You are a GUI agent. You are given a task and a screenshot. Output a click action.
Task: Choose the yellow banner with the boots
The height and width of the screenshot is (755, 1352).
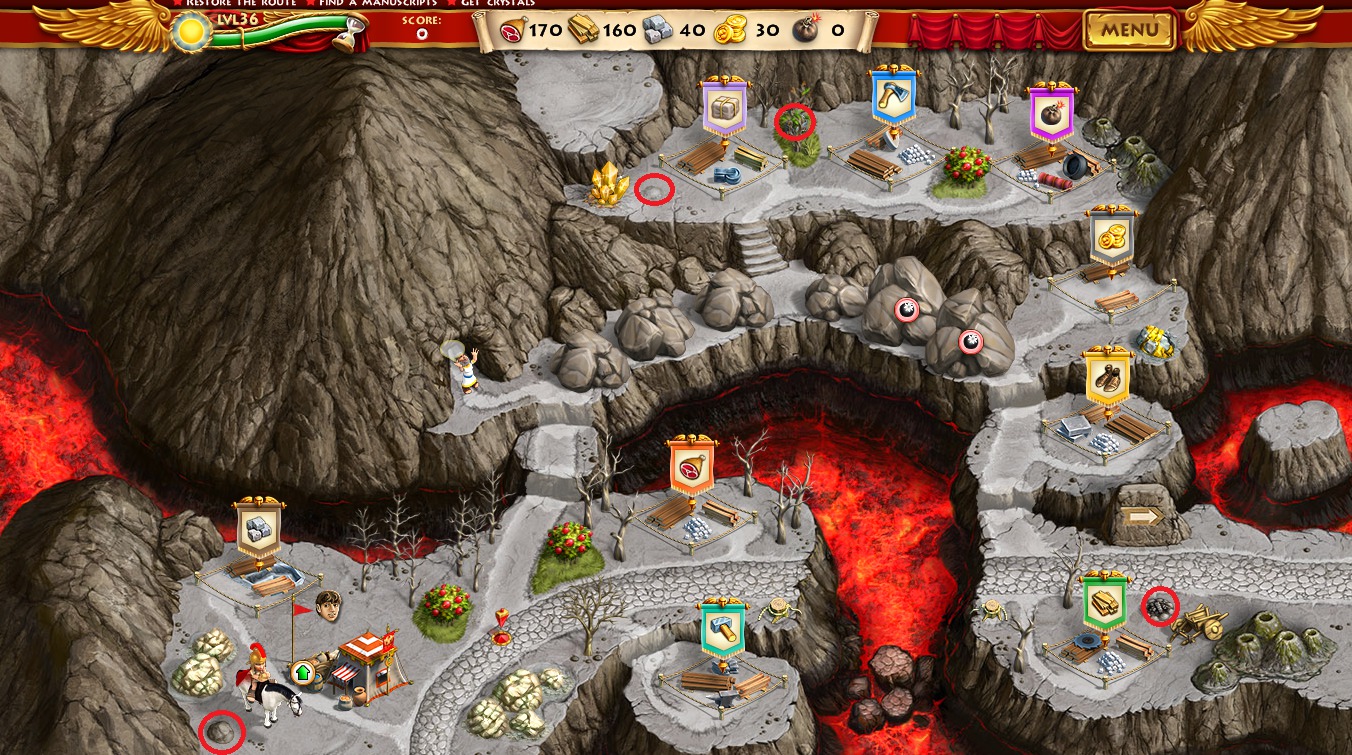(x=1107, y=376)
